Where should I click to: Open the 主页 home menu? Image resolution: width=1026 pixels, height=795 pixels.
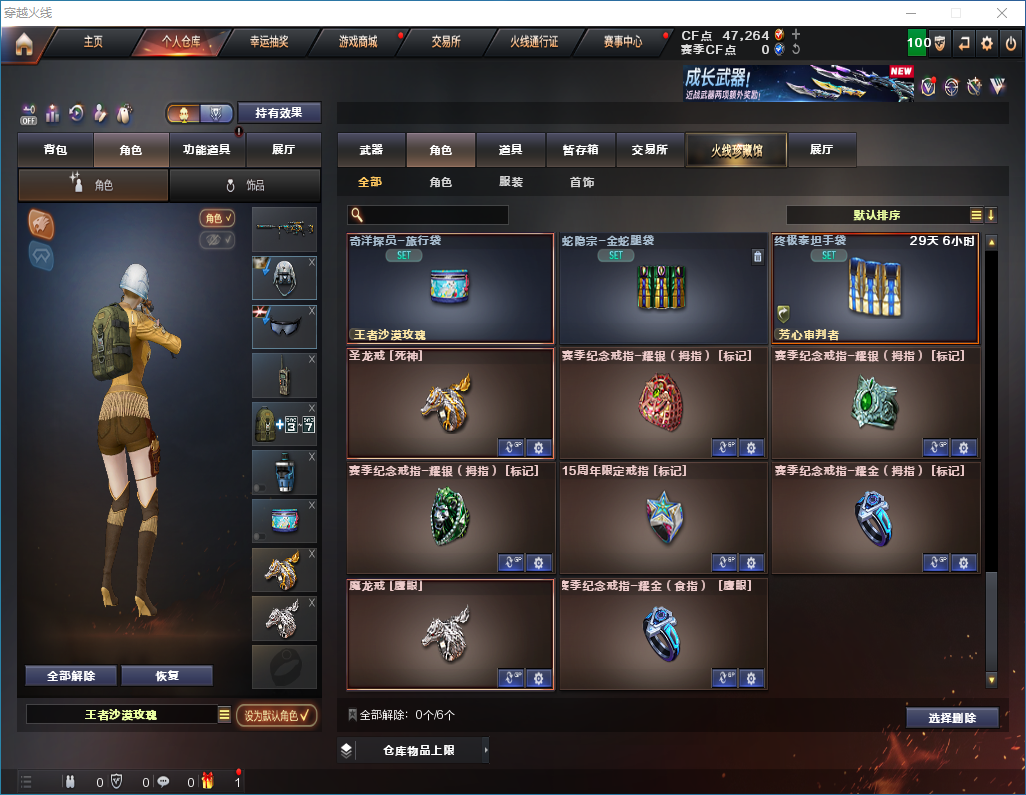(93, 42)
